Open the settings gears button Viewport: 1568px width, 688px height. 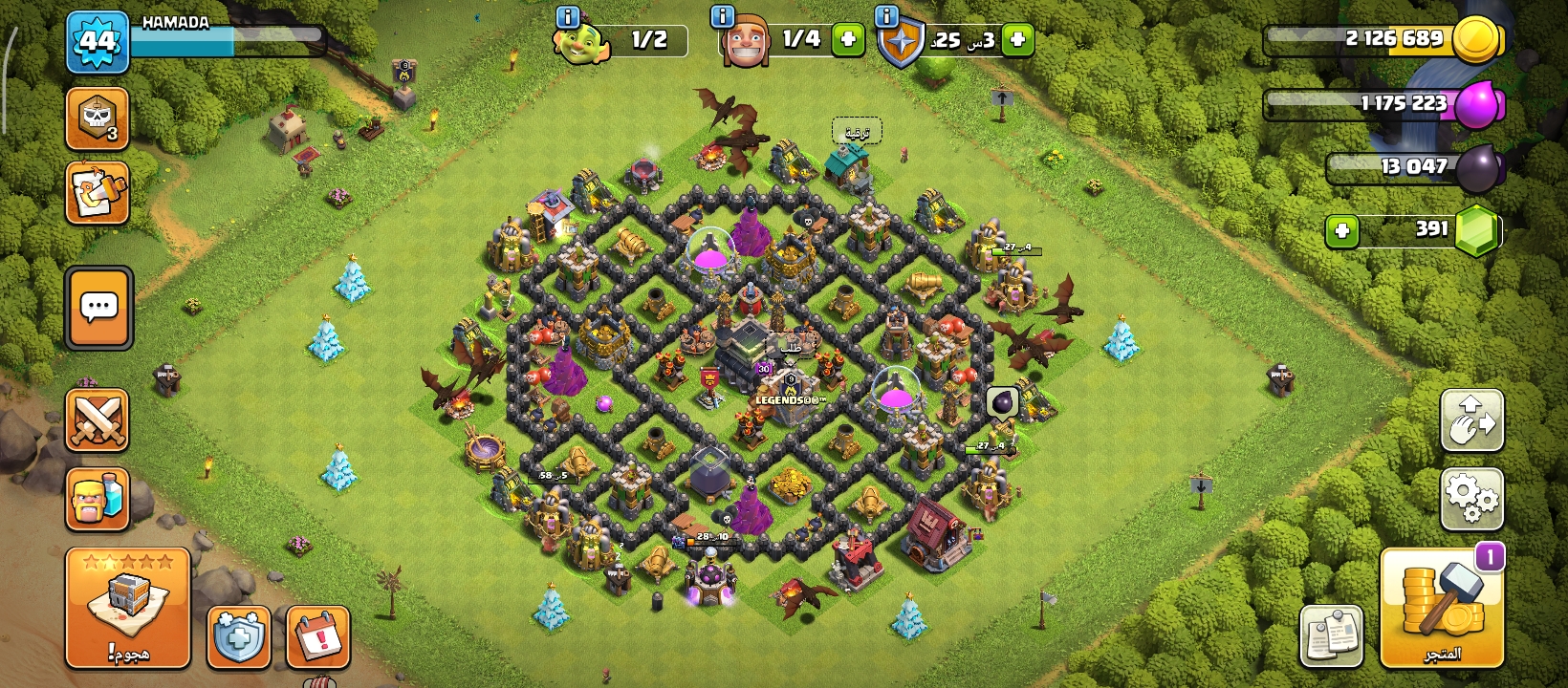[x=1471, y=498]
